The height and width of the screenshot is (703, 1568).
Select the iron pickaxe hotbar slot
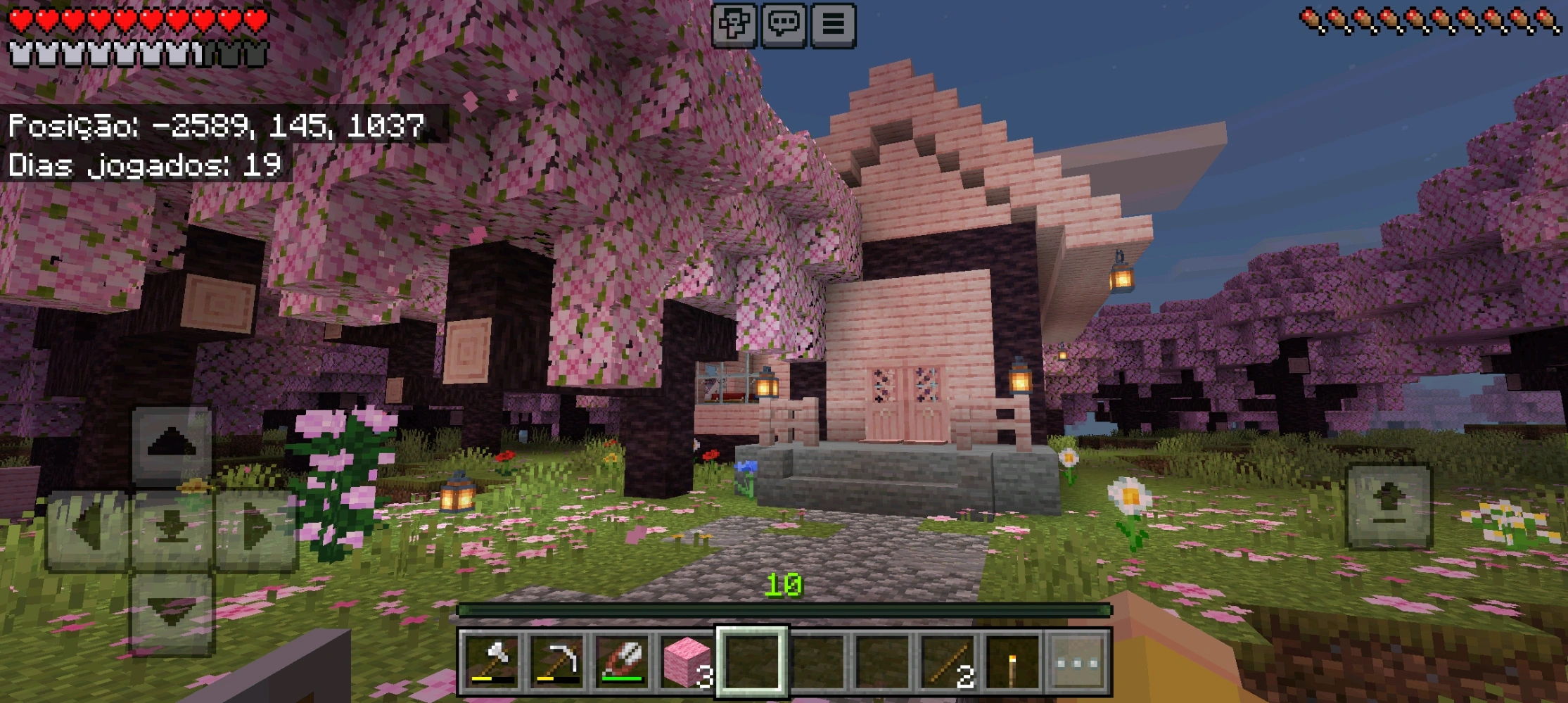point(557,661)
